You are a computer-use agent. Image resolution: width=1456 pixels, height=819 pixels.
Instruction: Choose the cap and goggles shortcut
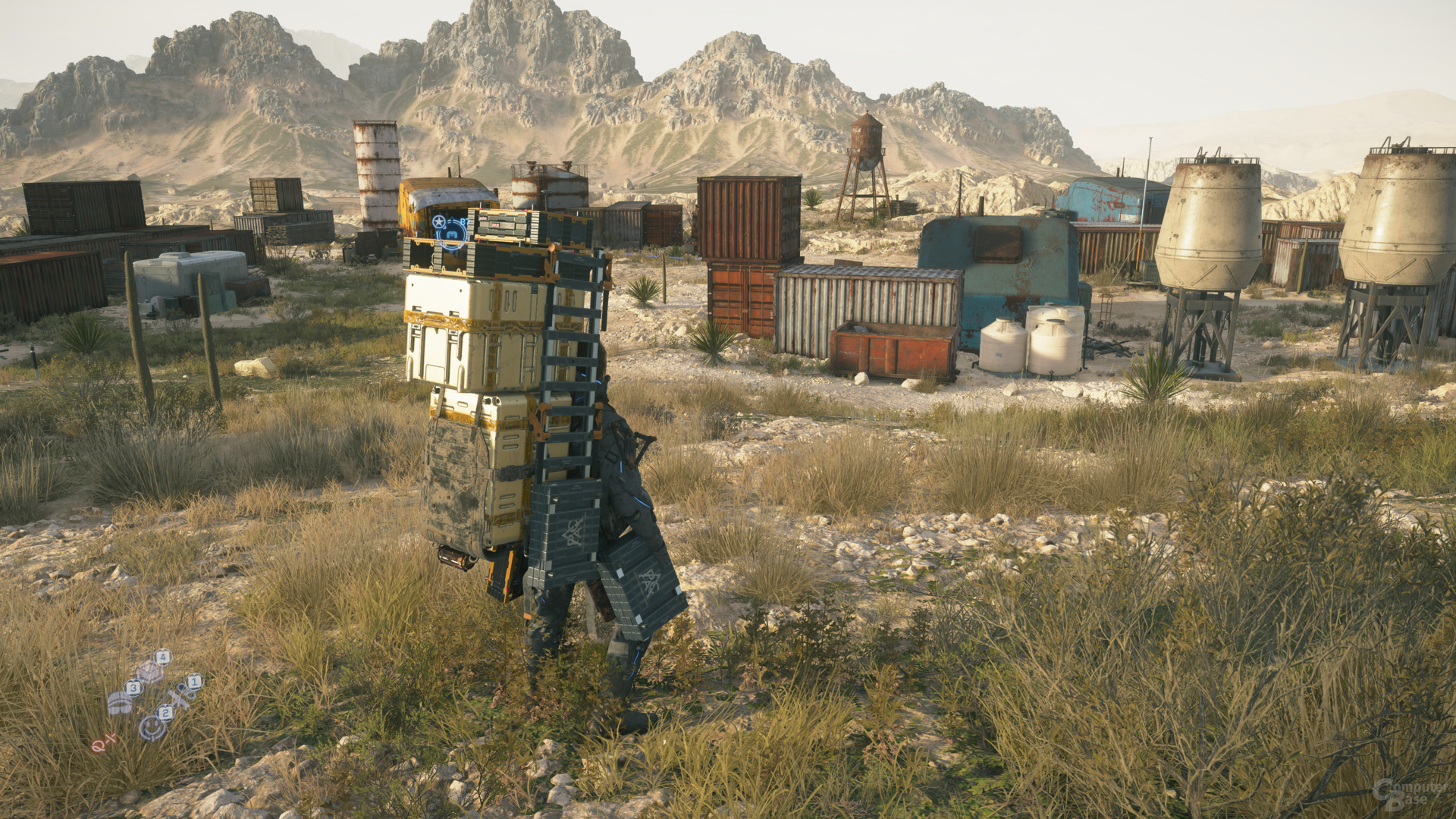coord(120,703)
